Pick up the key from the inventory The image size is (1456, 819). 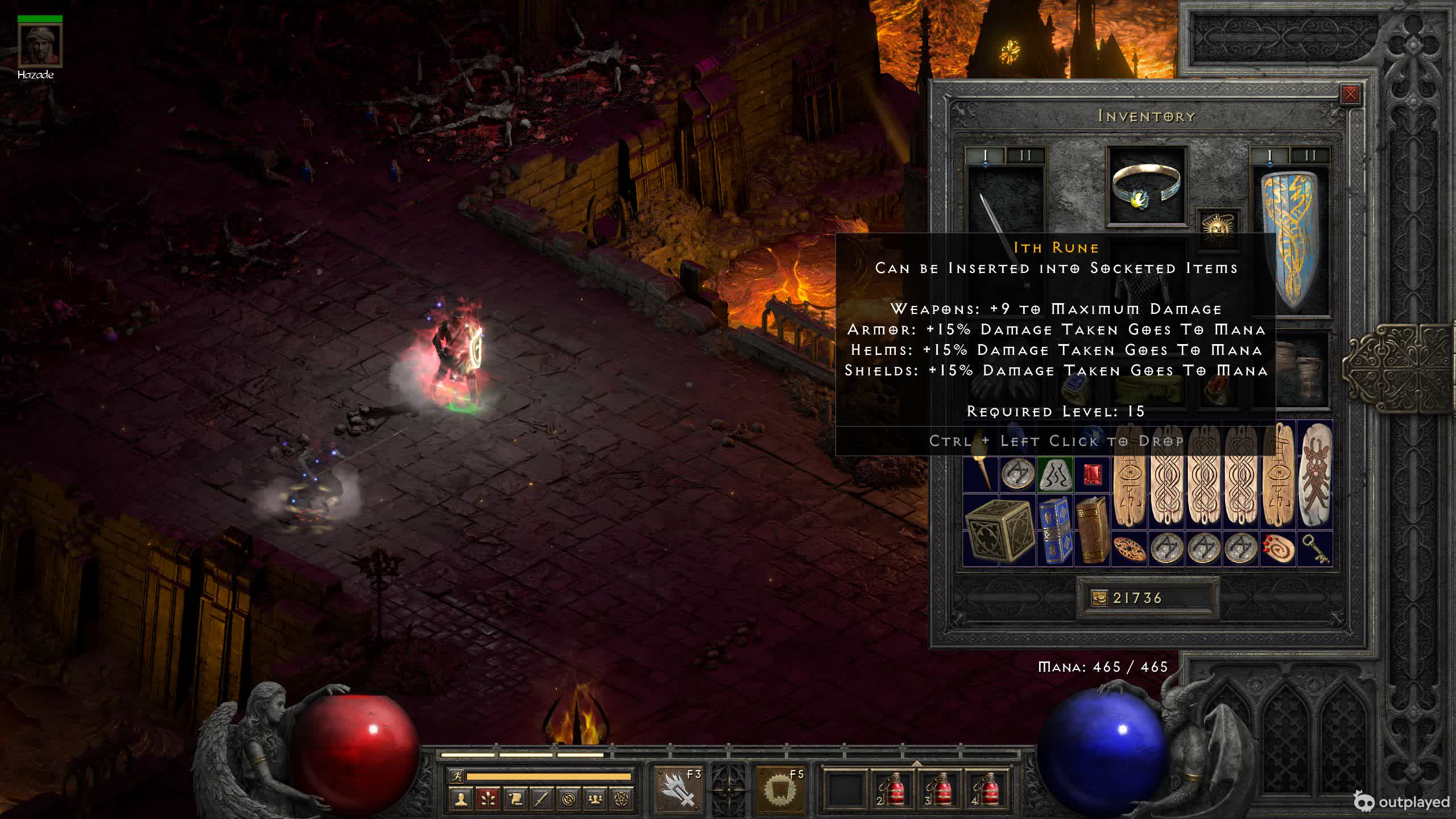(x=1314, y=549)
